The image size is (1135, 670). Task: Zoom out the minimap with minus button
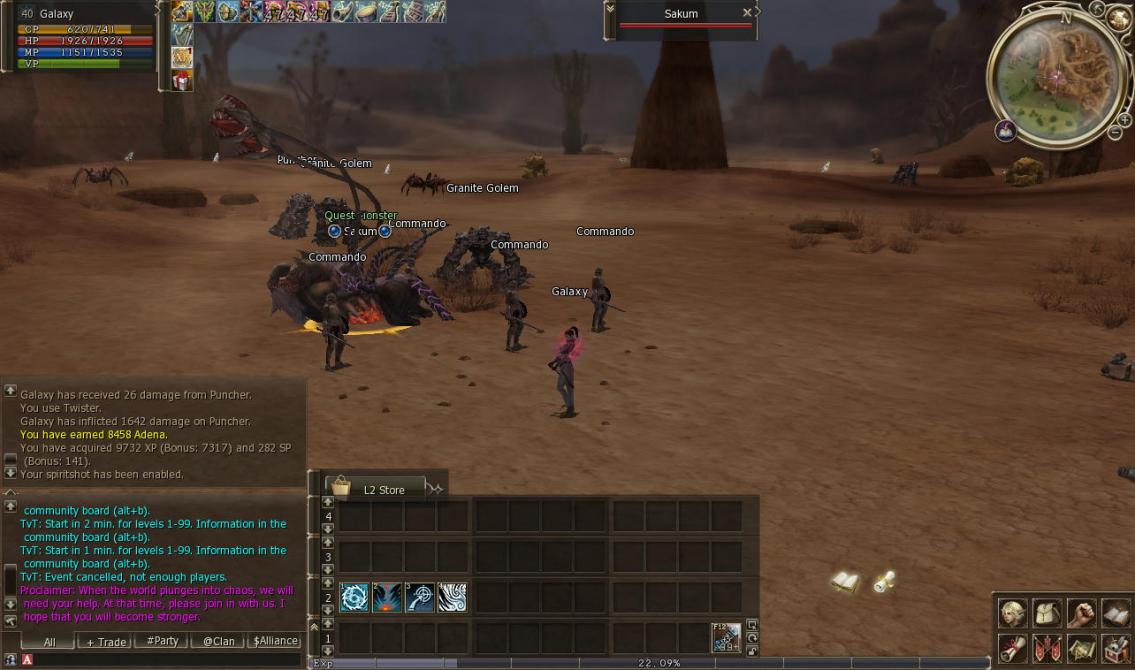coord(1114,133)
